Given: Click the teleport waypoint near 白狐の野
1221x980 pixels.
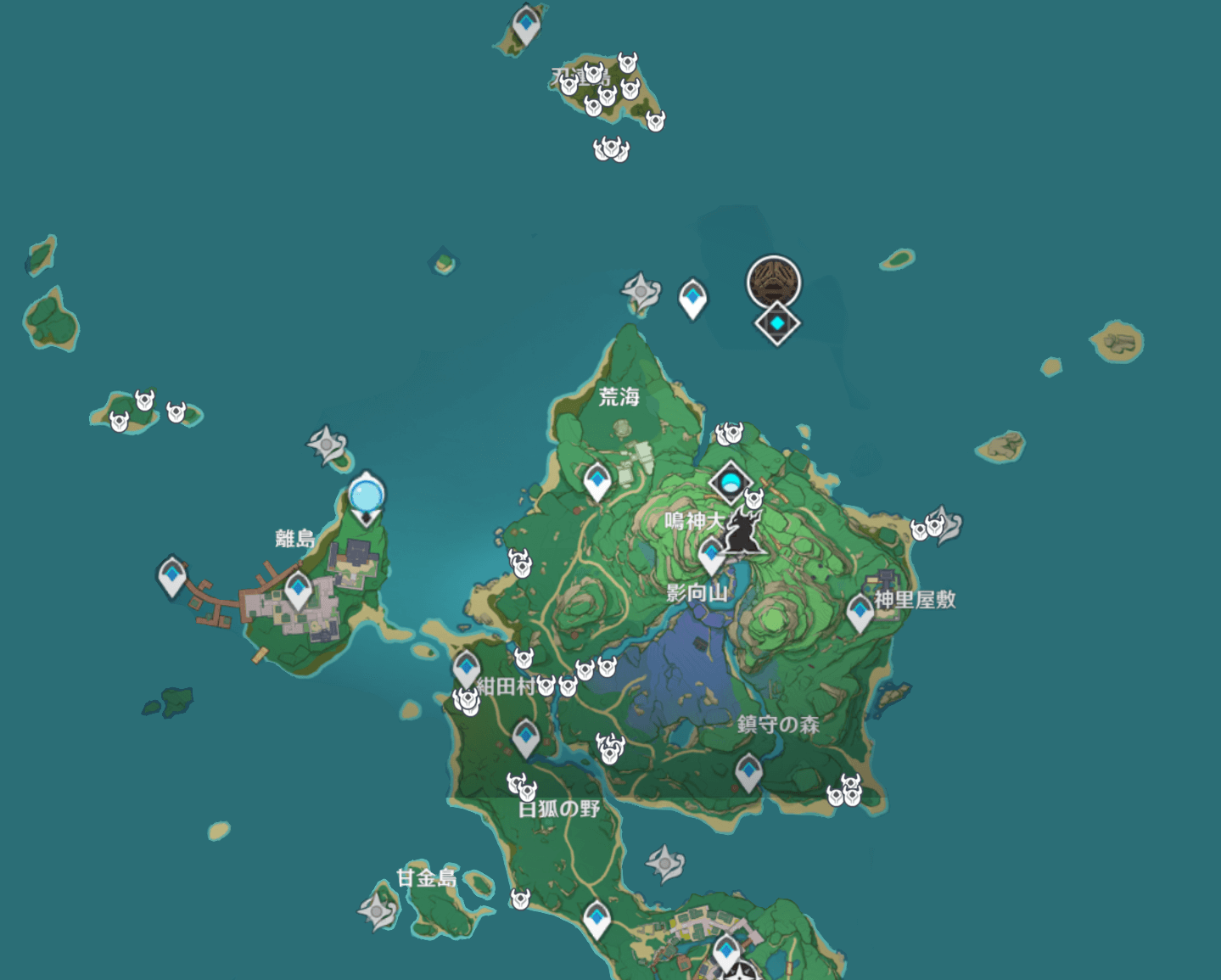Looking at the screenshot, I should point(524,735).
